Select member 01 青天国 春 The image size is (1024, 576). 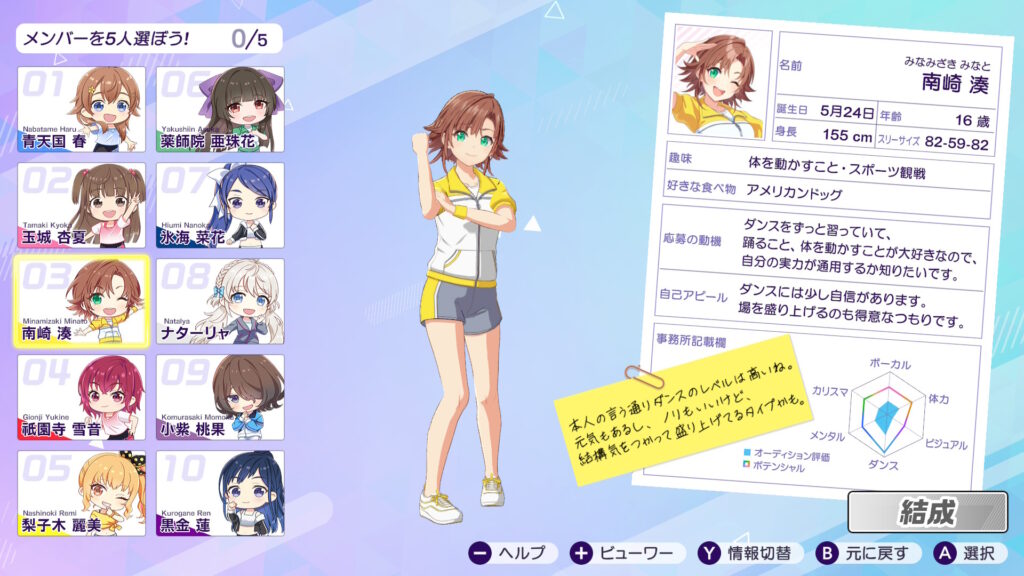tap(81, 109)
